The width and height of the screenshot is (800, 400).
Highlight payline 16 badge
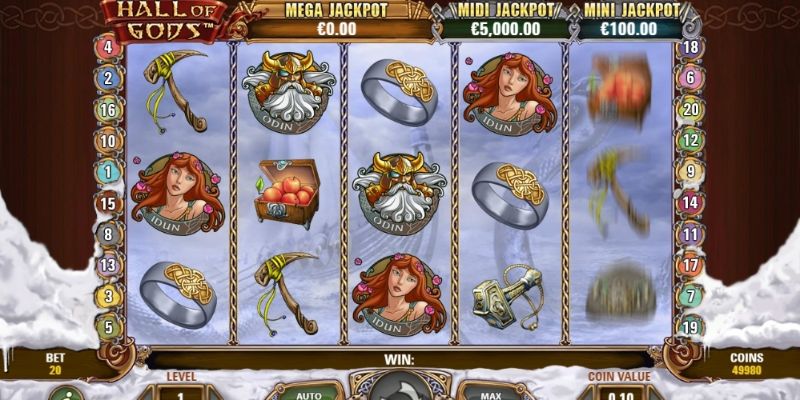click(x=108, y=110)
